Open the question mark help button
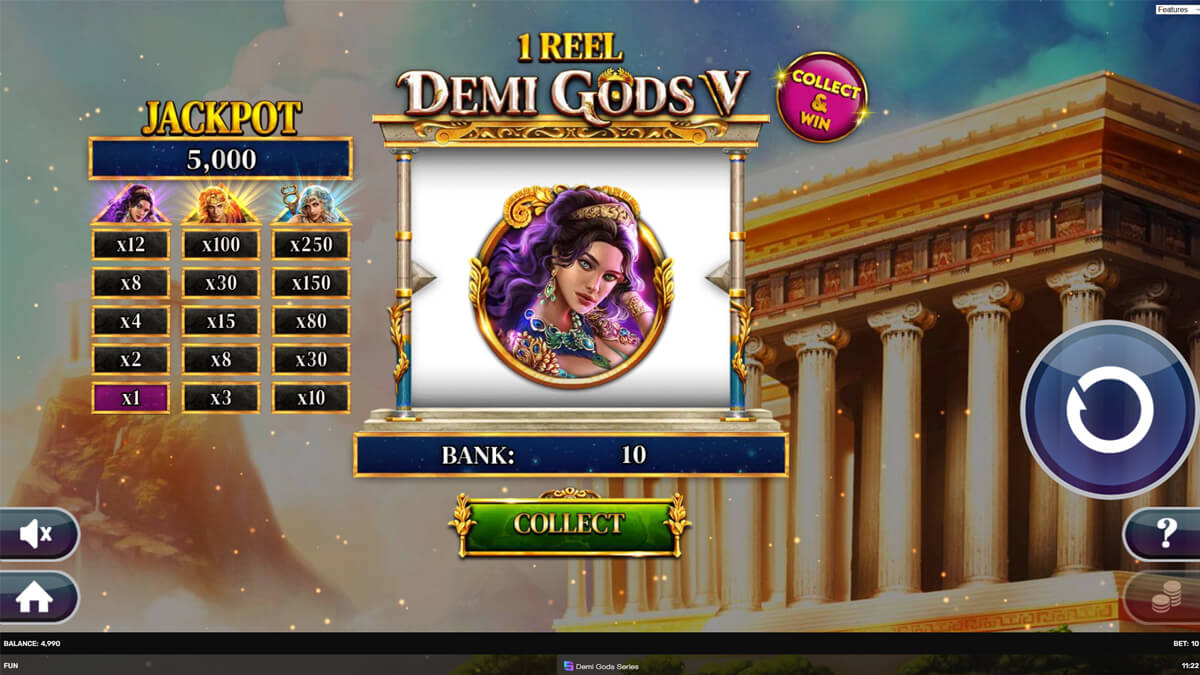 tap(1164, 534)
